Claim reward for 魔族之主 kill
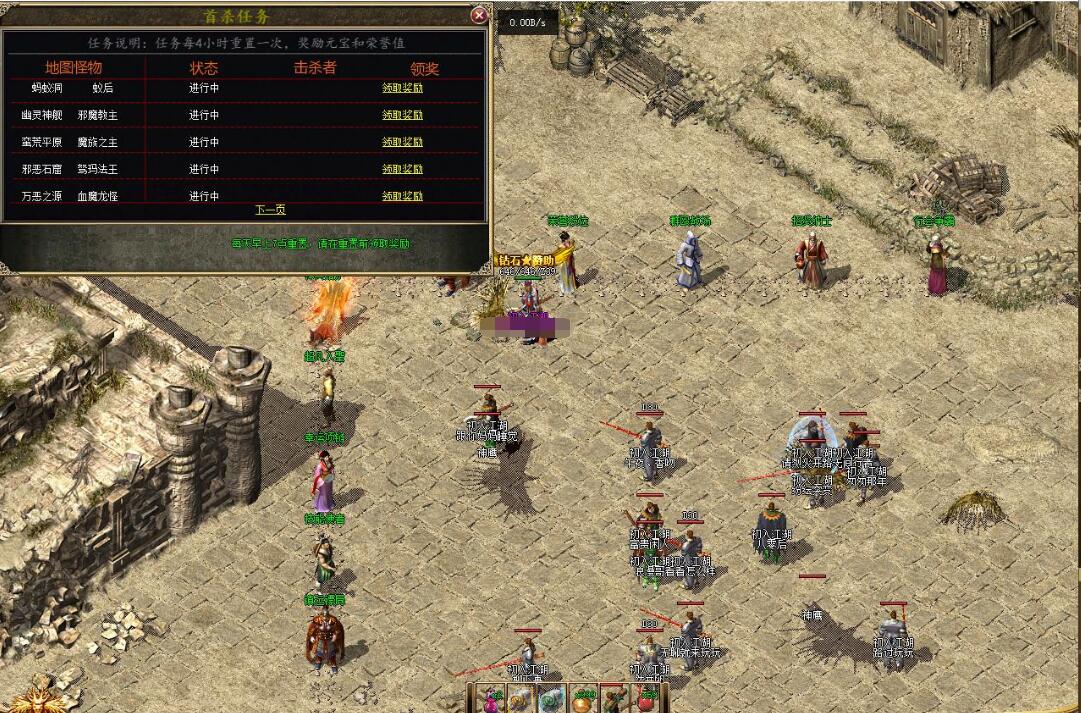The height and width of the screenshot is (713, 1081). [402, 142]
